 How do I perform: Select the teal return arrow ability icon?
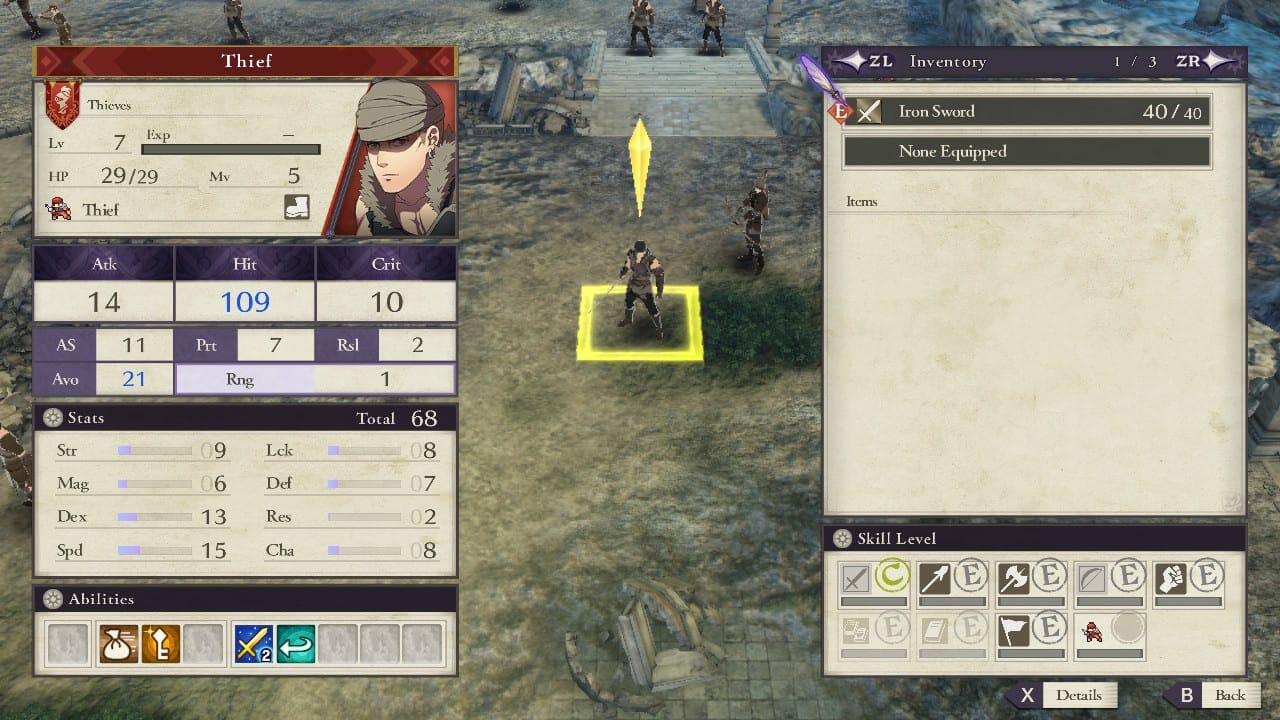click(296, 644)
